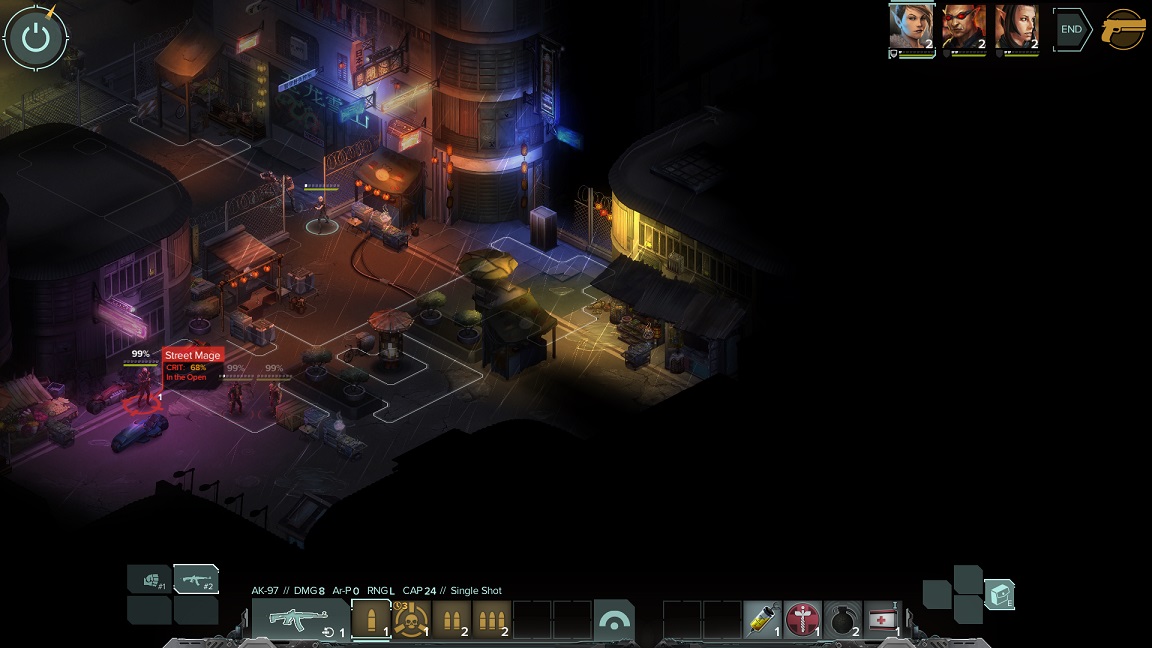Open the power button pause menu
Screen dimensions: 1152x648
(x=36, y=37)
